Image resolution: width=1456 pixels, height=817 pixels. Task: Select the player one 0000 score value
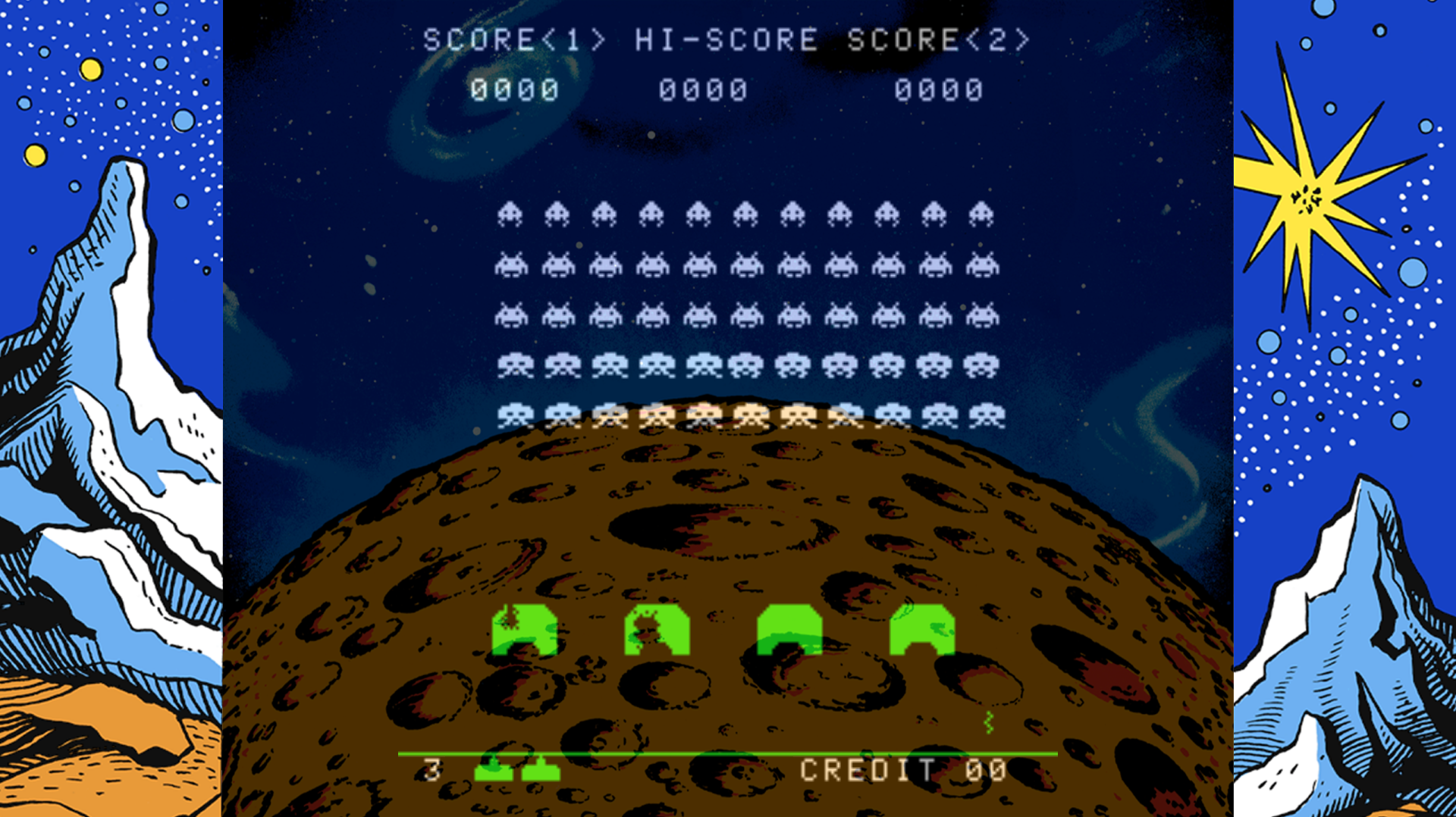514,91
